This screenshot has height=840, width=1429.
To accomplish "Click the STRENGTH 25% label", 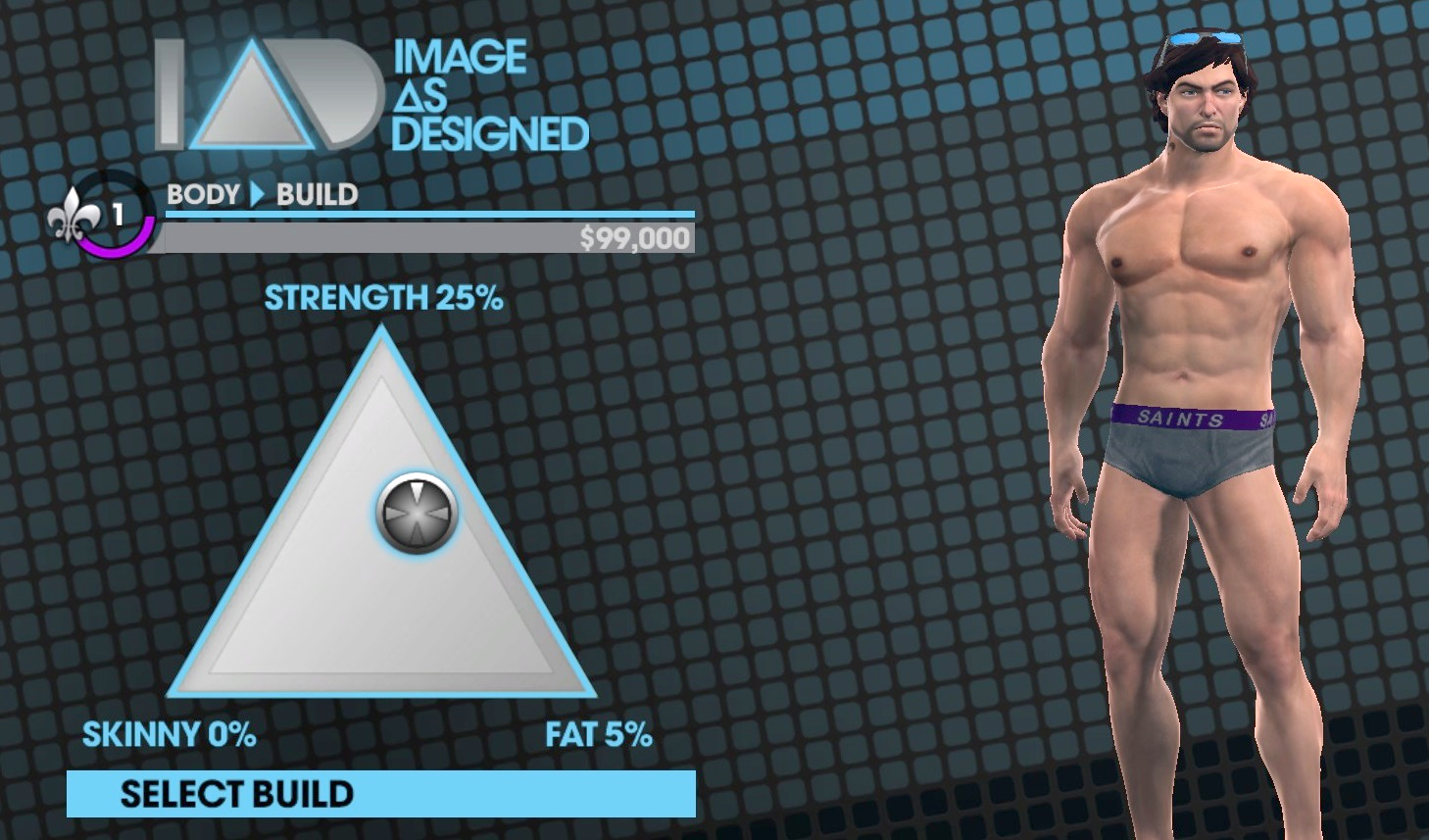I will click(382, 297).
